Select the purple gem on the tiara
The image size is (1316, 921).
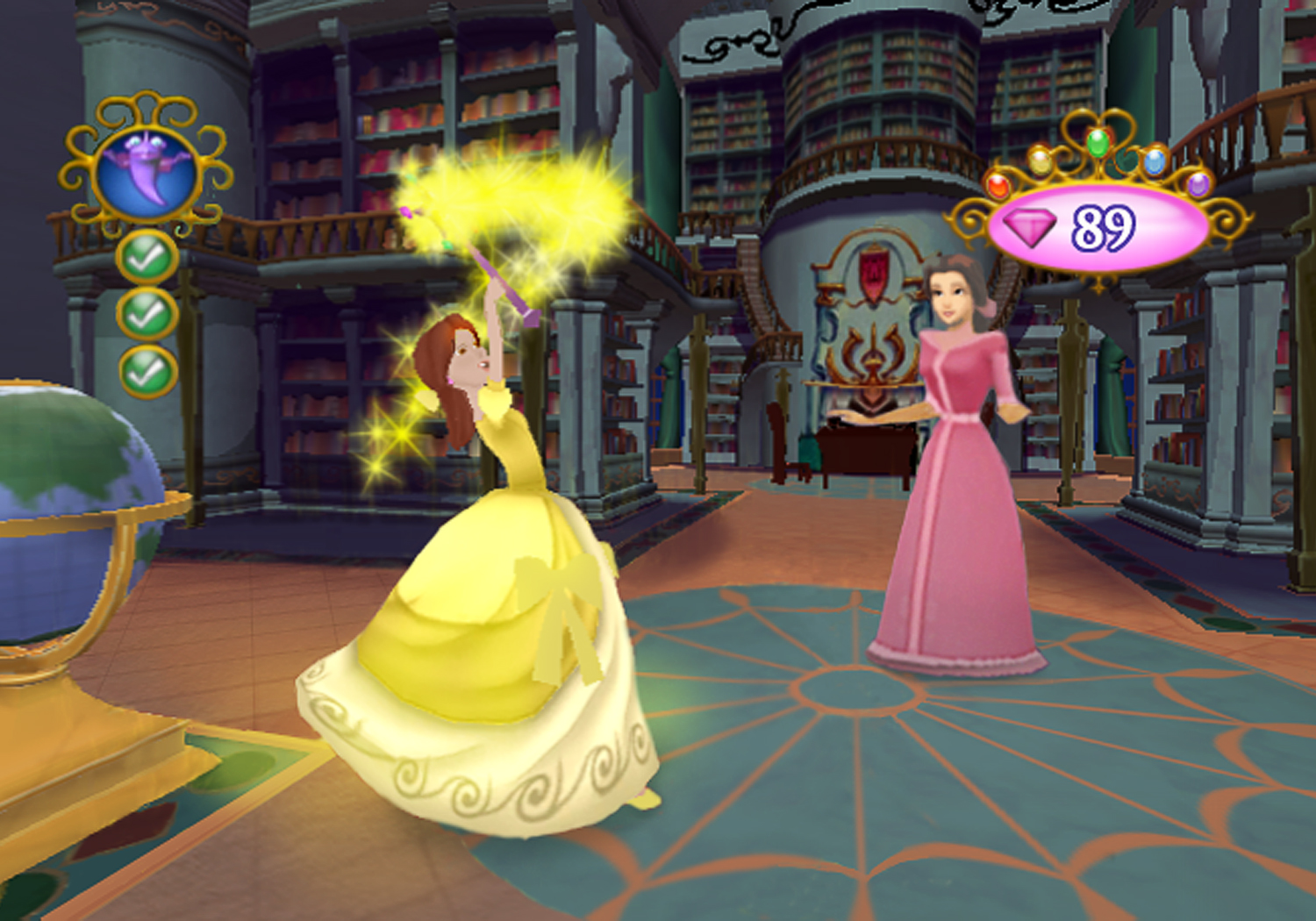1198,185
